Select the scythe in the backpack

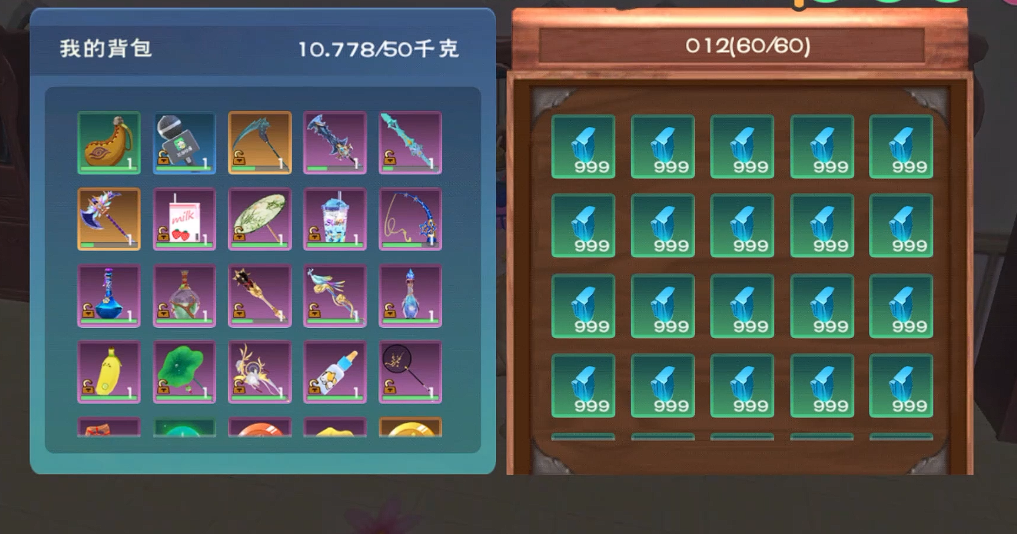click(x=260, y=142)
